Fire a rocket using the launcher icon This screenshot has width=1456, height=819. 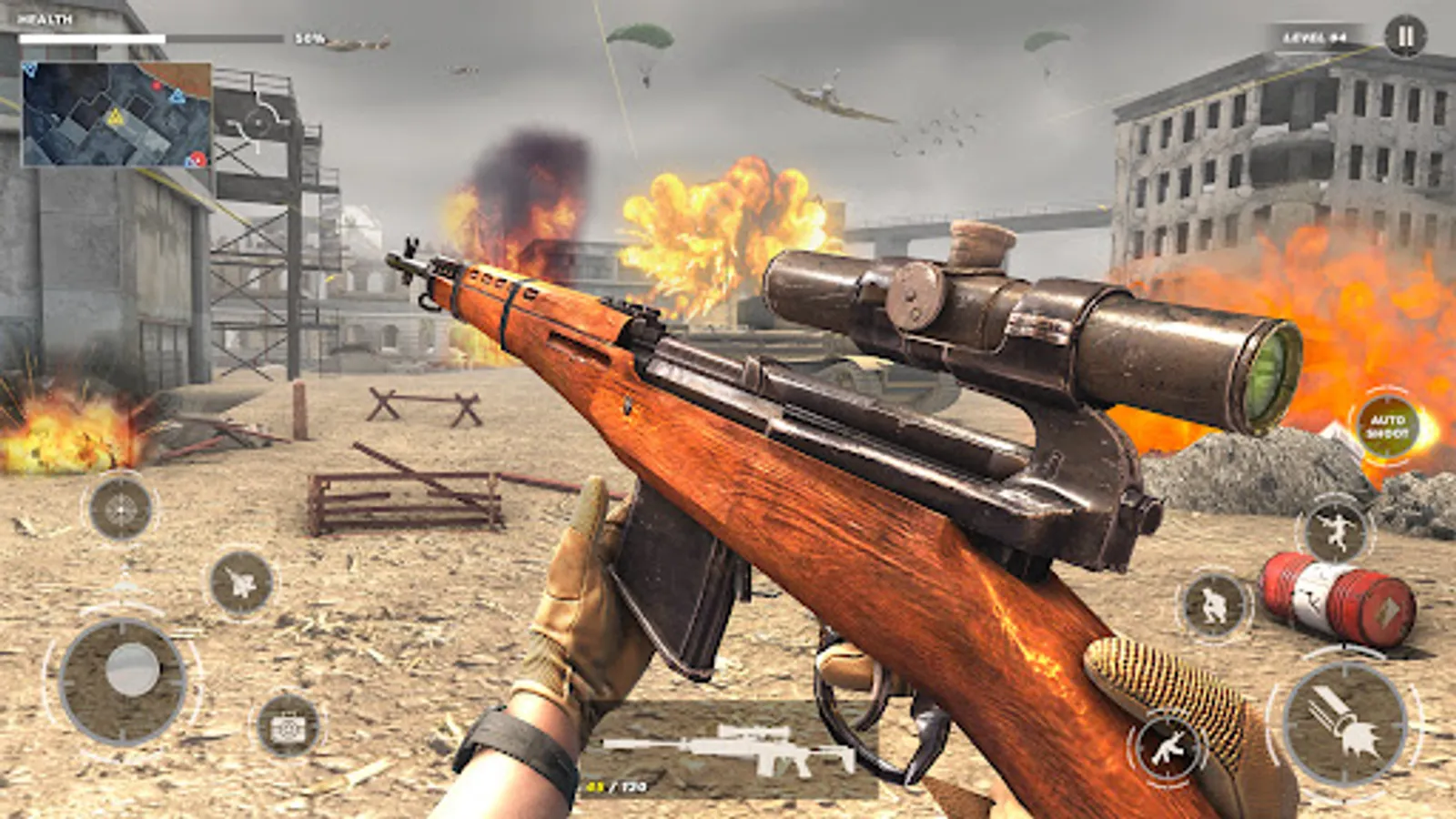tap(1343, 724)
